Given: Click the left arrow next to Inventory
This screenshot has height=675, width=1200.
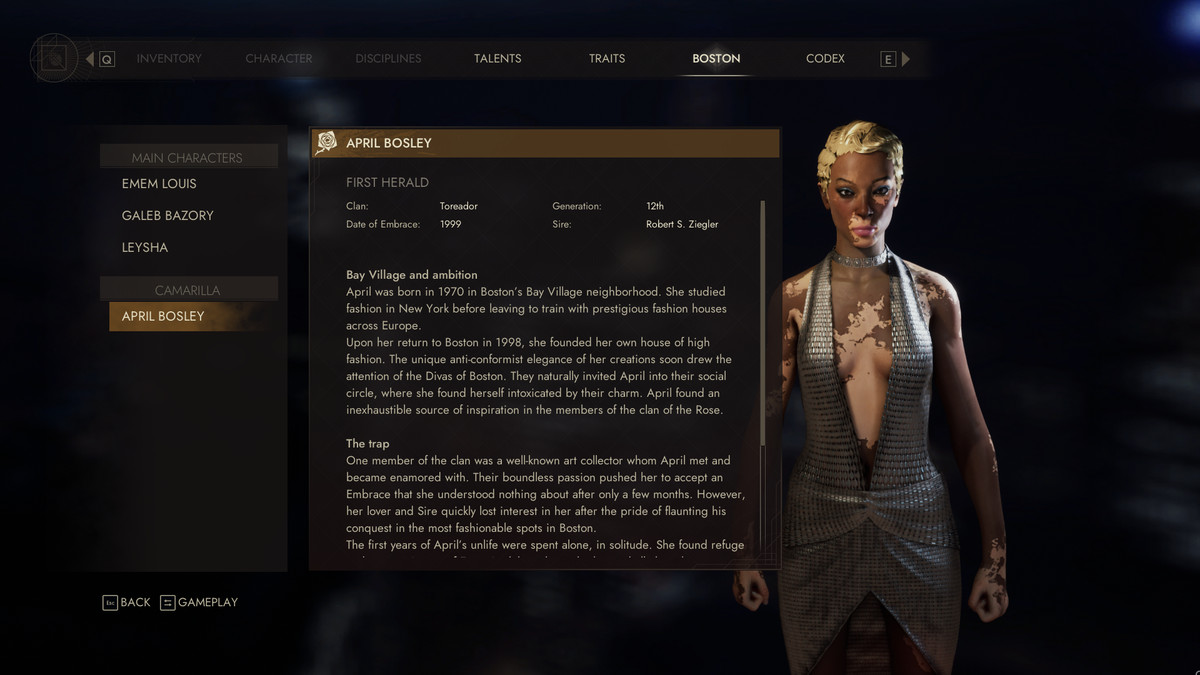Looking at the screenshot, I should pos(90,59).
